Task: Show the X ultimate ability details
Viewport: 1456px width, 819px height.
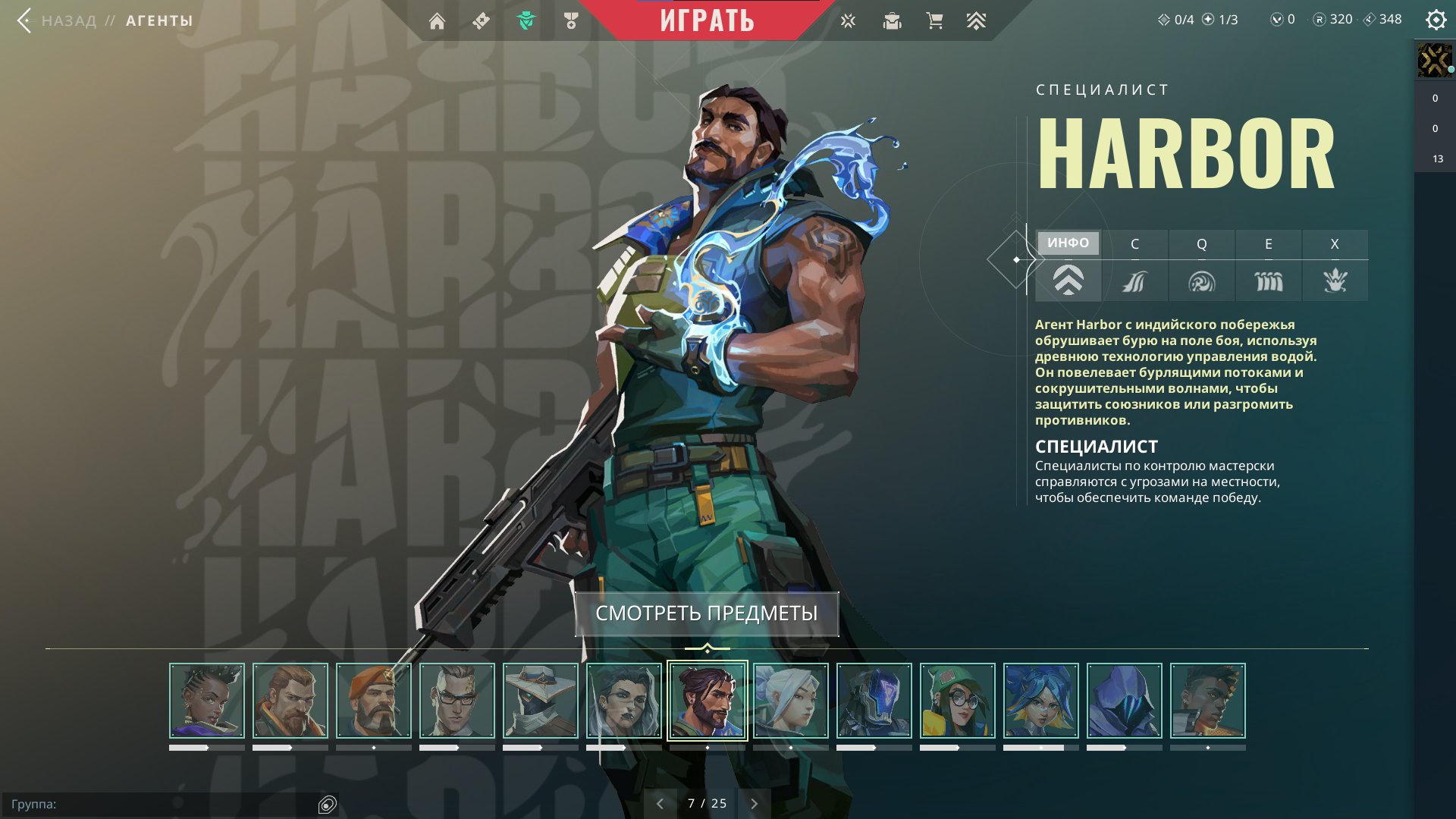Action: pyautogui.click(x=1335, y=265)
